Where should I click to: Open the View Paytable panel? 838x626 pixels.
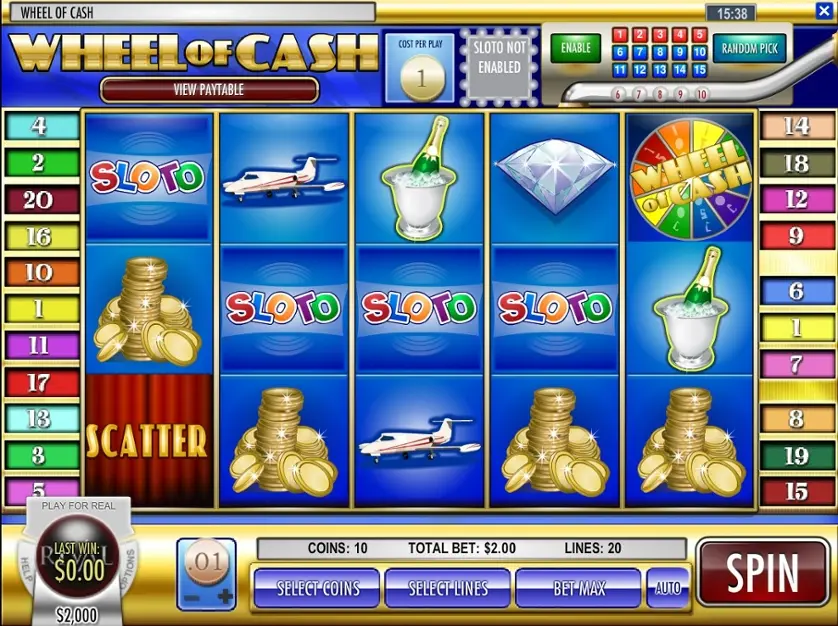point(211,90)
